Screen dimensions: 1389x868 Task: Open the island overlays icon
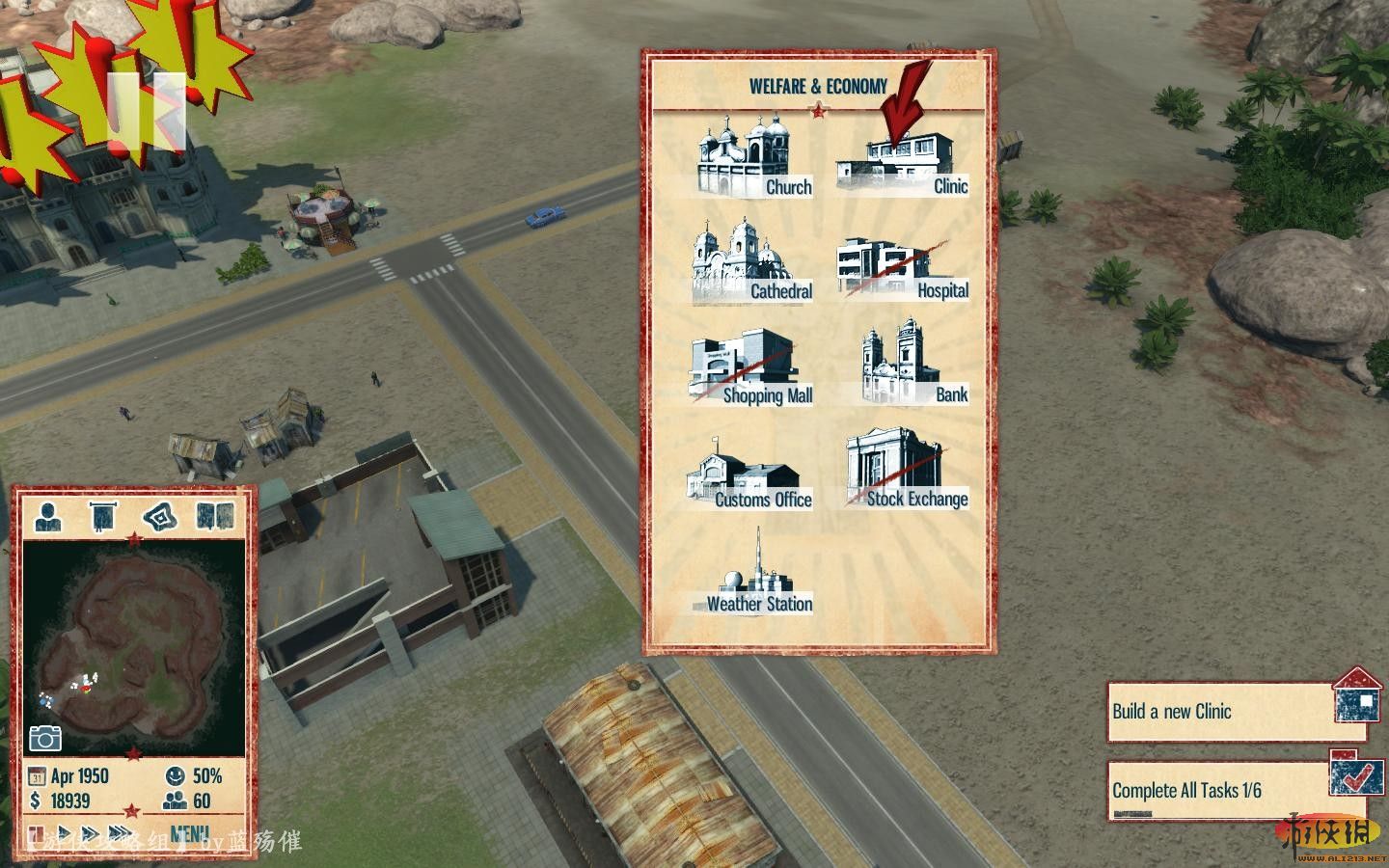pyautogui.click(x=160, y=517)
